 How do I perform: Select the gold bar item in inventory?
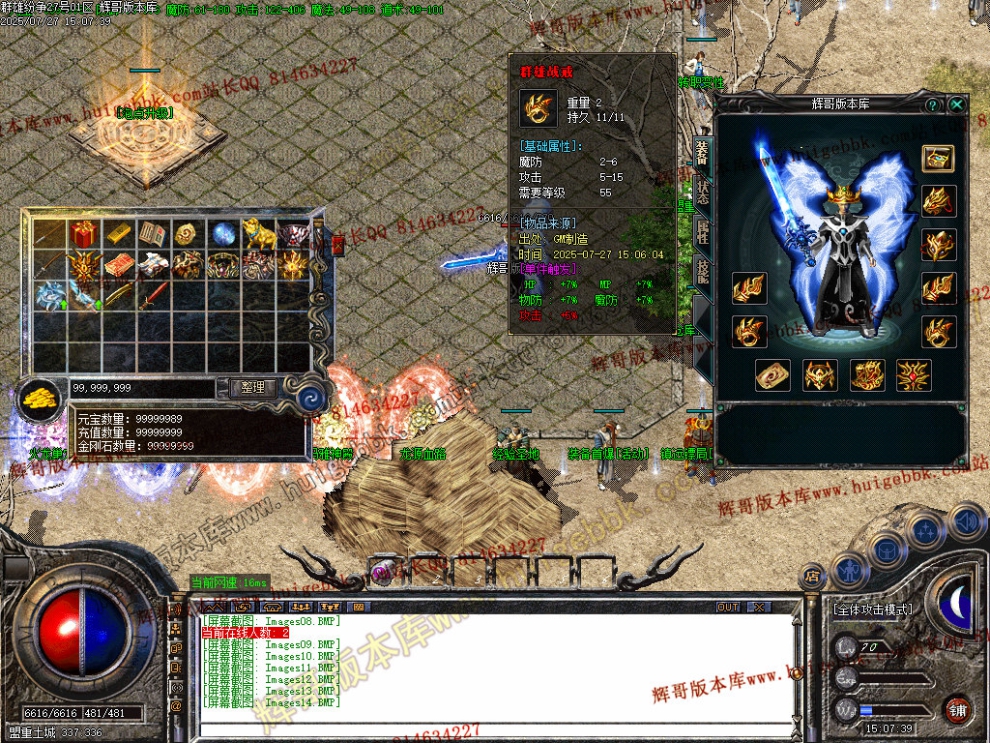coord(118,235)
